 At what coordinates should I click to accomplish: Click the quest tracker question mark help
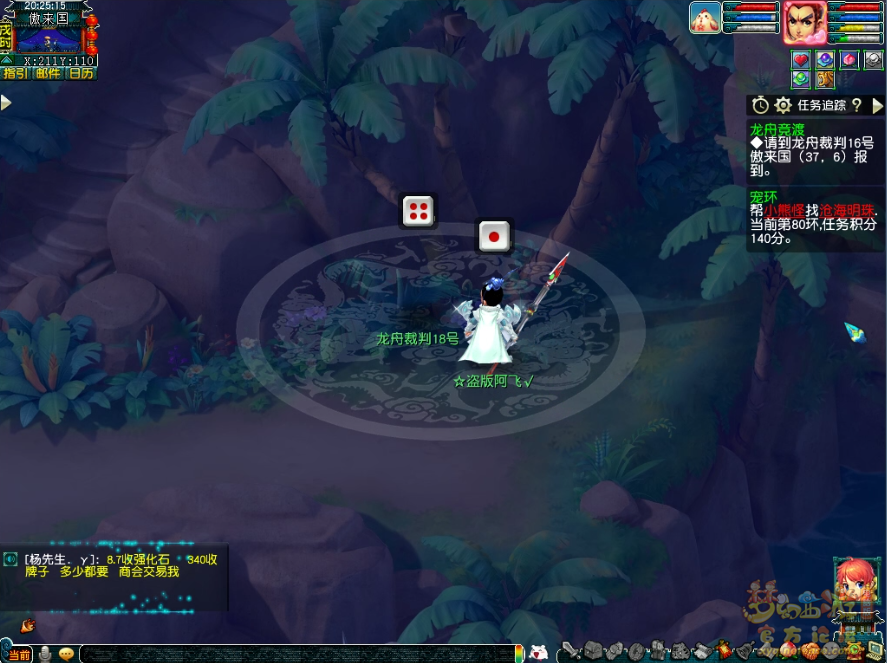pyautogui.click(x=857, y=105)
